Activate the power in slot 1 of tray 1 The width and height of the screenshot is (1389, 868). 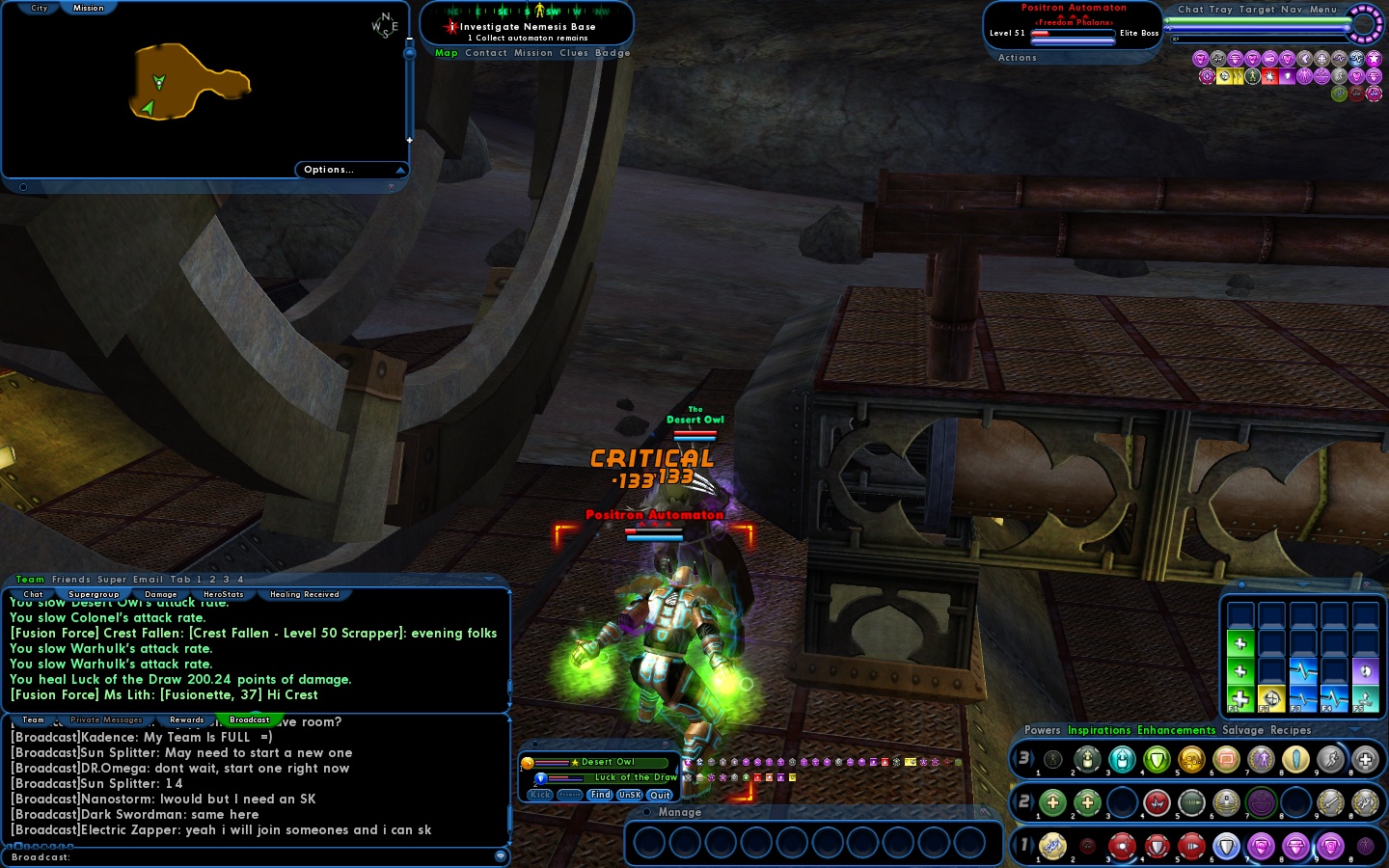pos(1051,847)
